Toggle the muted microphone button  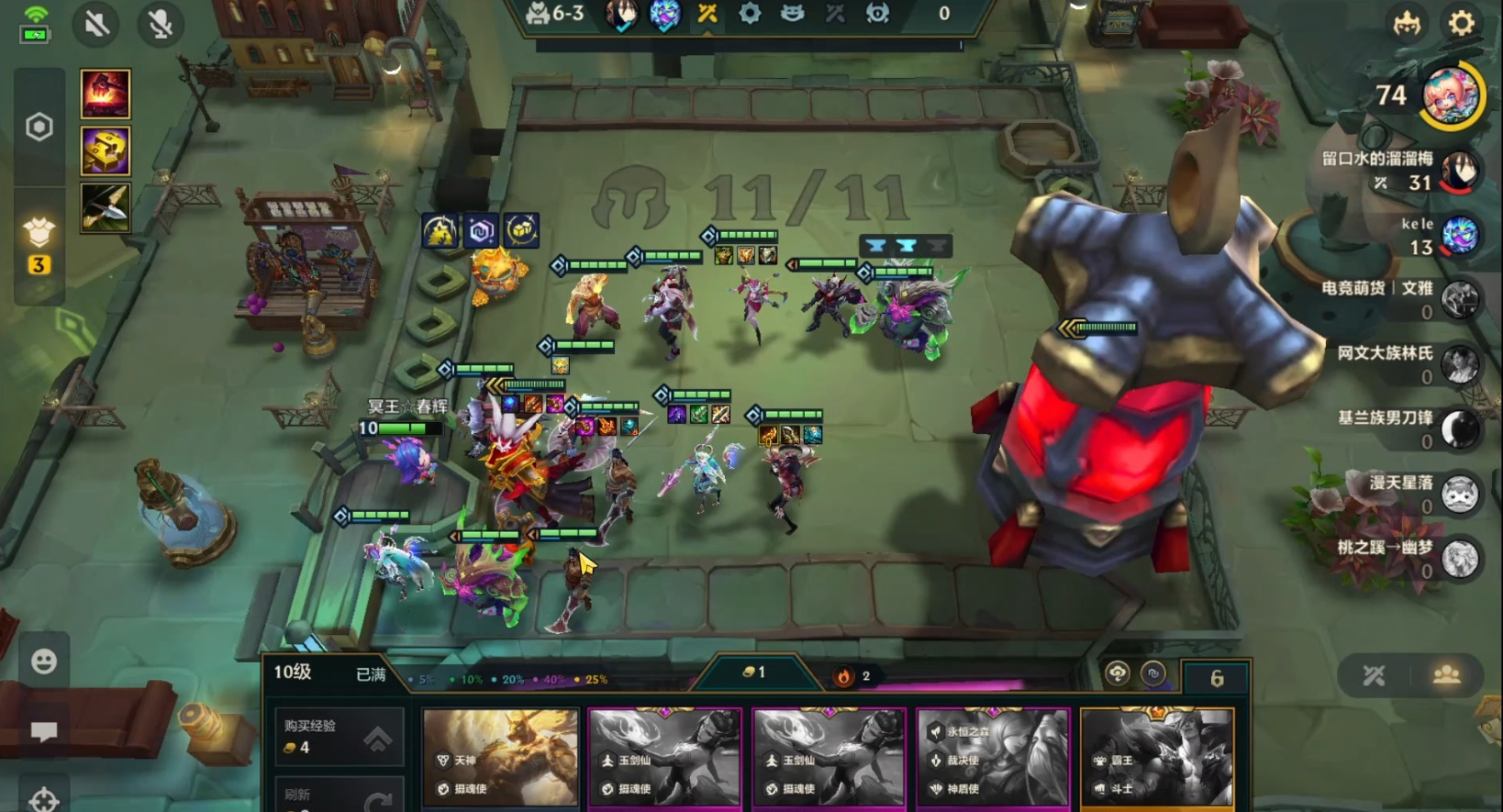(x=161, y=24)
